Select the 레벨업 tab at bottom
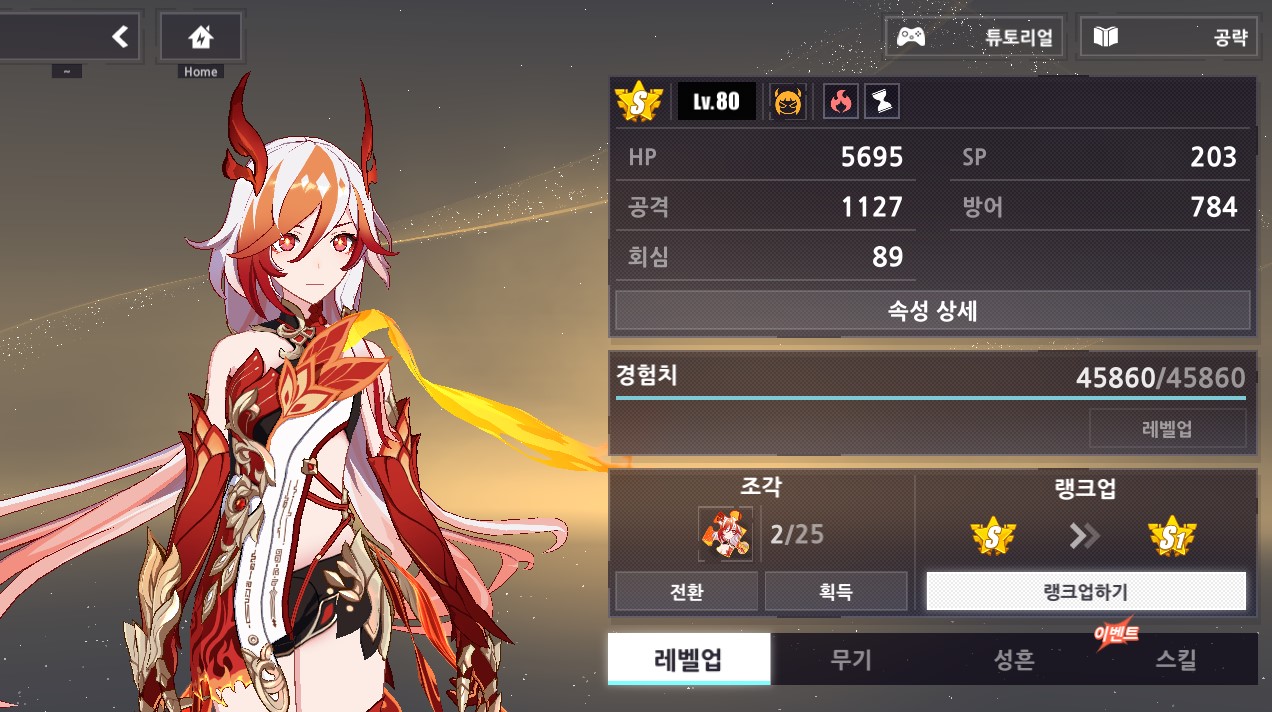Viewport: 1272px width, 712px height. coord(689,659)
